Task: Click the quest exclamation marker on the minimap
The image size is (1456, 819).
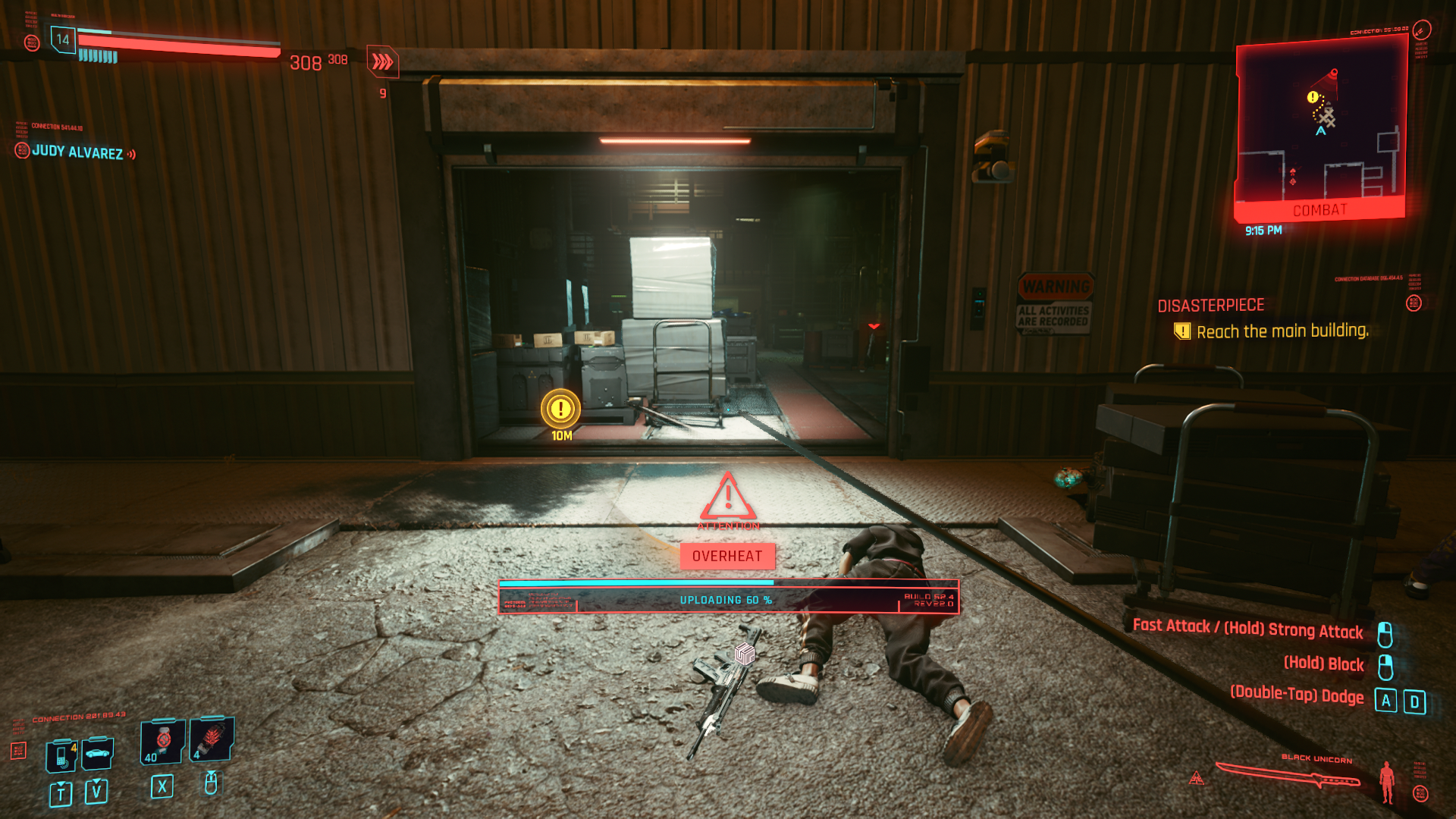Action: (1312, 97)
